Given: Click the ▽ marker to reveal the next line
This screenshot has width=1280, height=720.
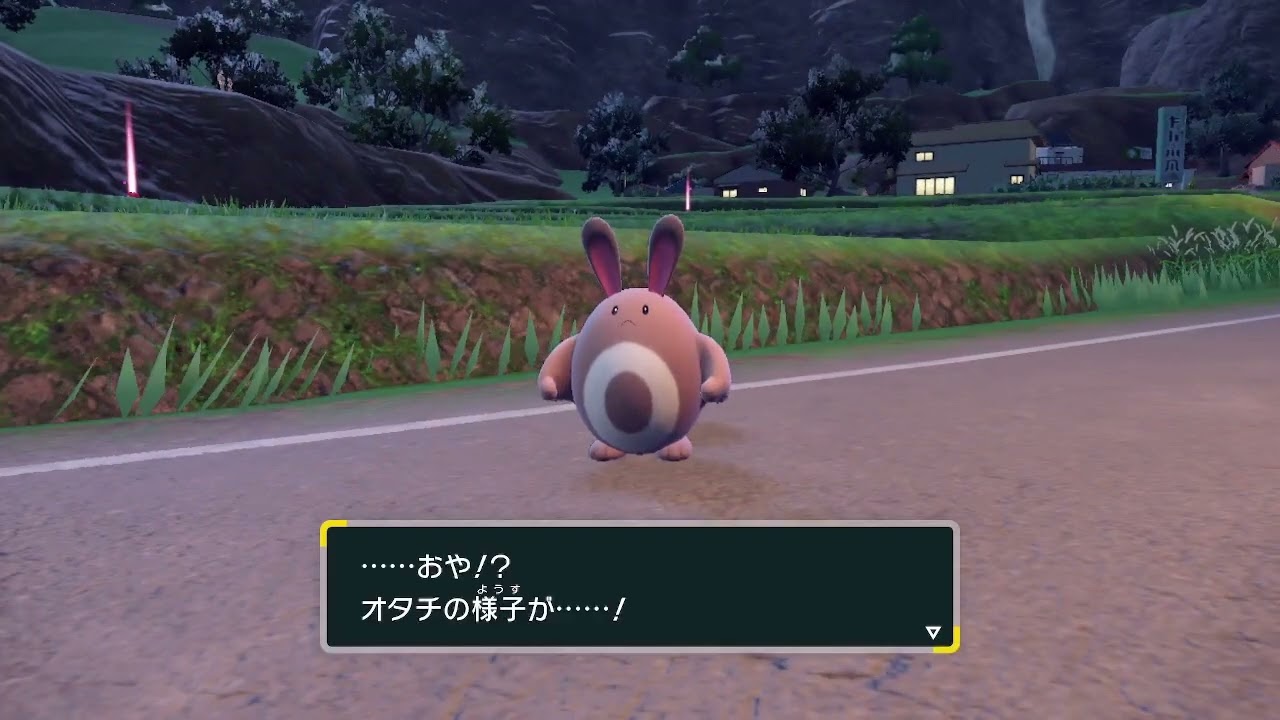Looking at the screenshot, I should 931,631.
